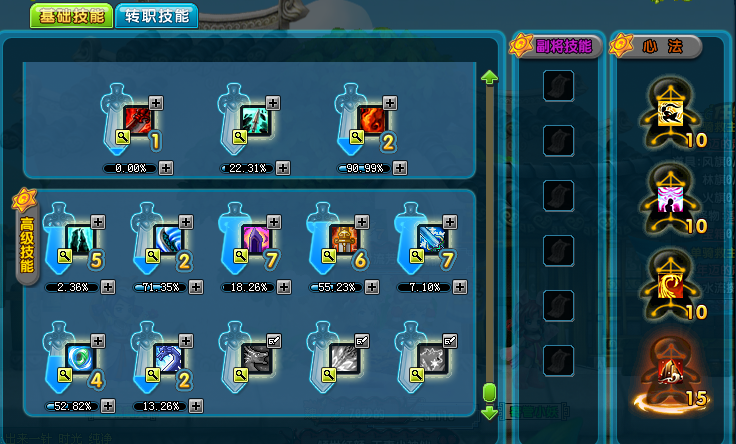Upgrade with the plus beside 55.23%
Image resolution: width=736 pixels, height=444 pixels.
tap(371, 287)
